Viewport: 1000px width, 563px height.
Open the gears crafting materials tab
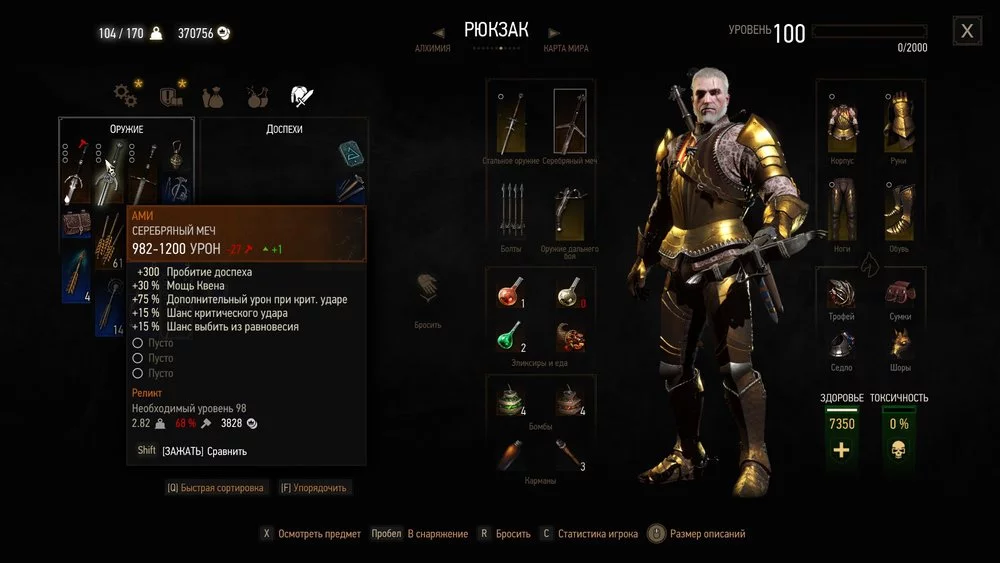[x=125, y=95]
